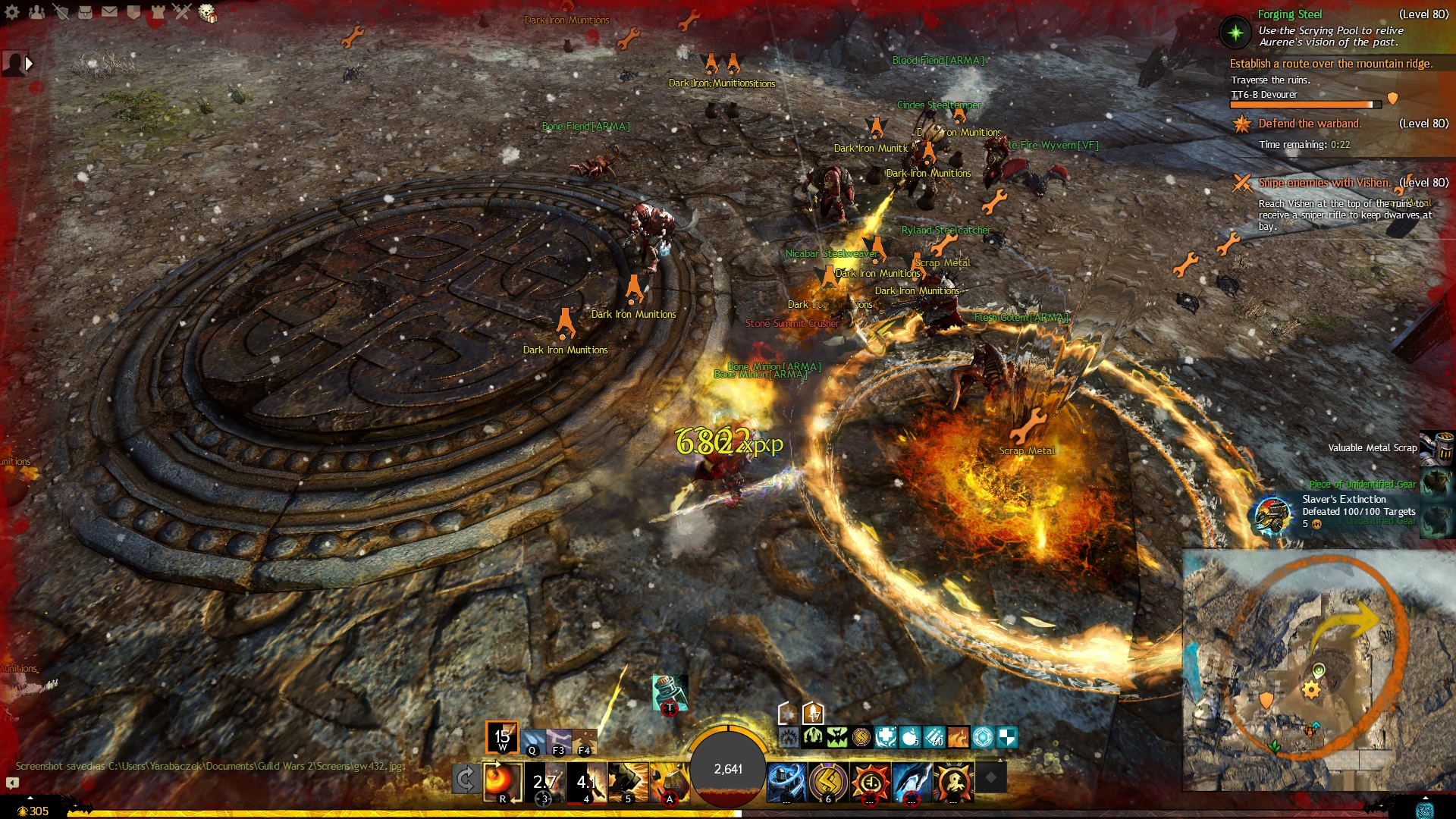This screenshot has height=819, width=1456.
Task: Open the lion gift store icon
Action: coord(207,13)
